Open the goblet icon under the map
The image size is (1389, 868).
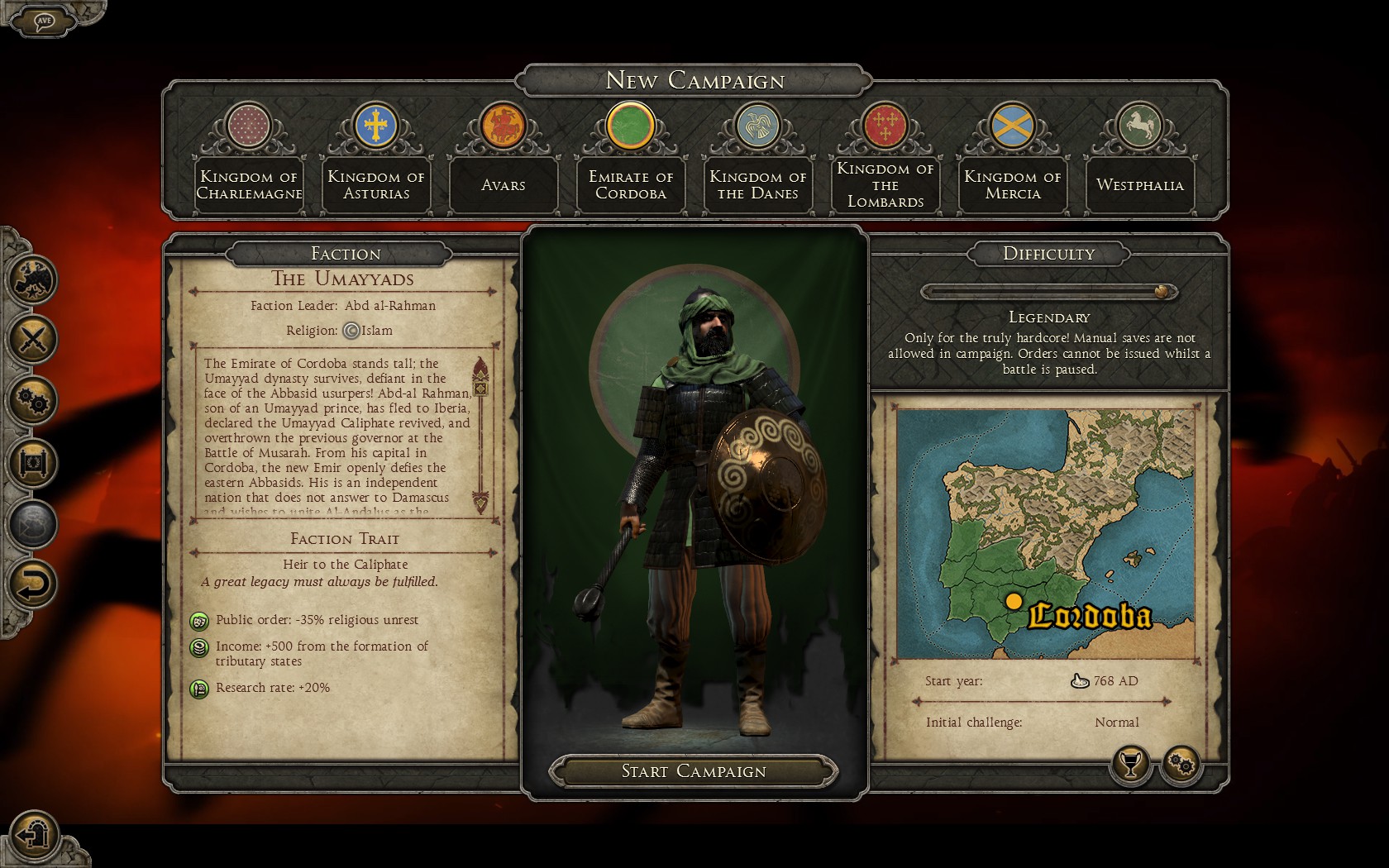pos(1131,764)
